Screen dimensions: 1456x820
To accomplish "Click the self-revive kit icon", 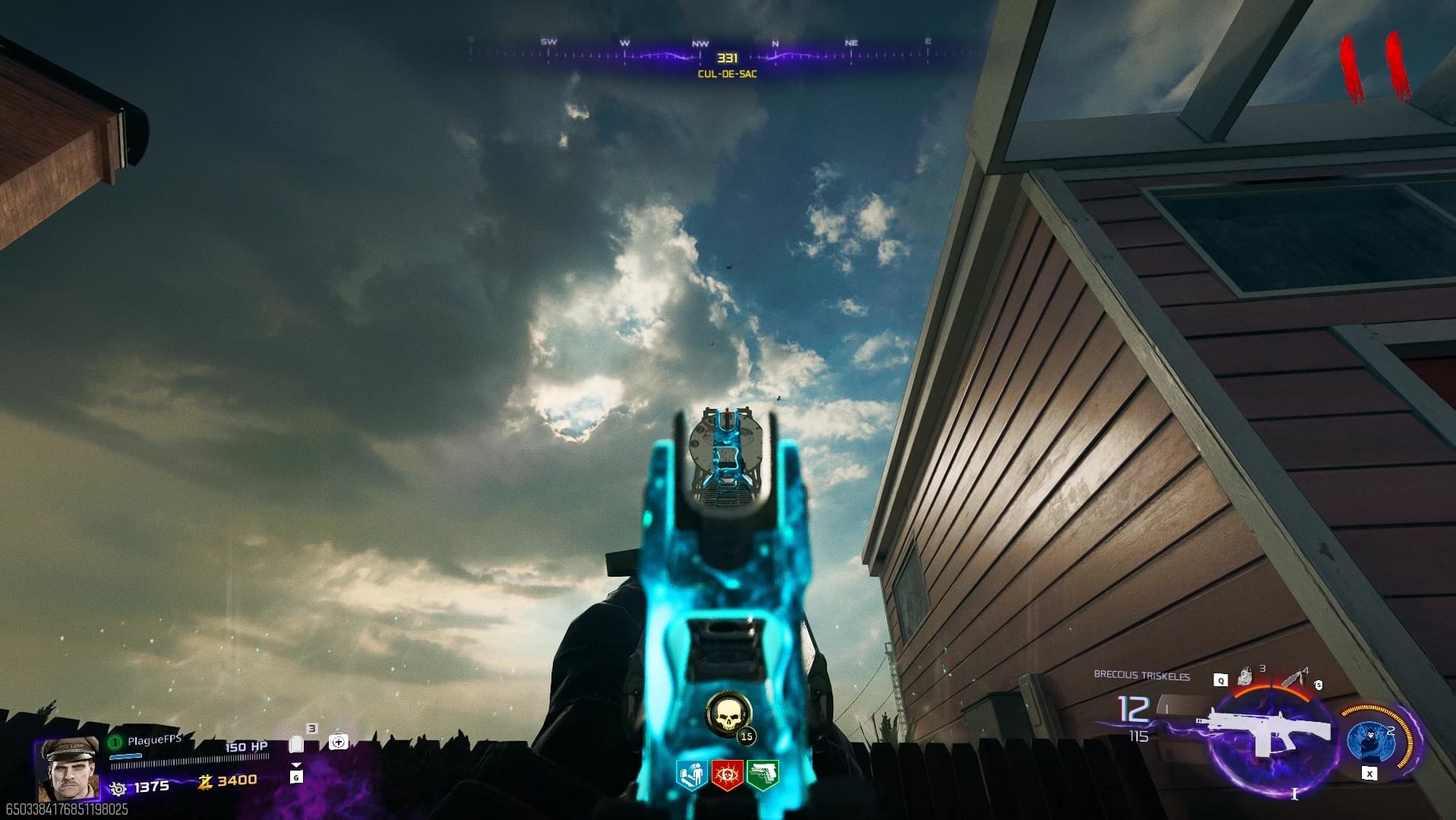I will (x=339, y=742).
